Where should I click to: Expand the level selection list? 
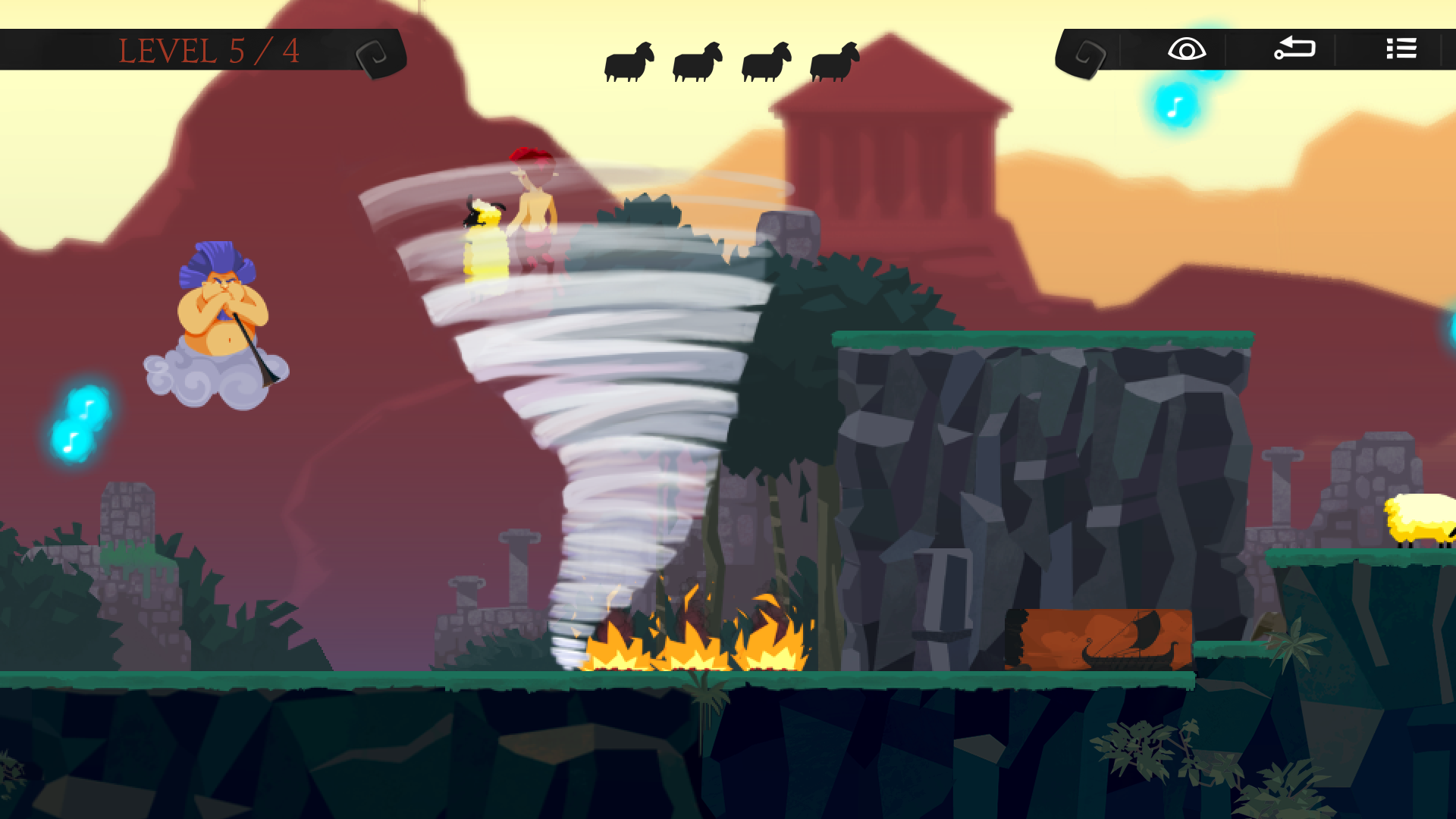click(1401, 49)
